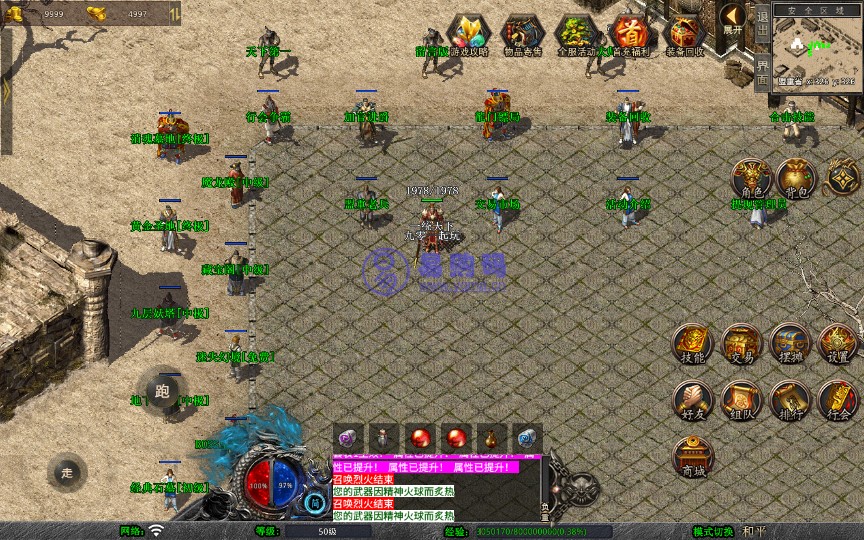Open the 组队 team menu
This screenshot has width=864, height=540.
point(742,402)
